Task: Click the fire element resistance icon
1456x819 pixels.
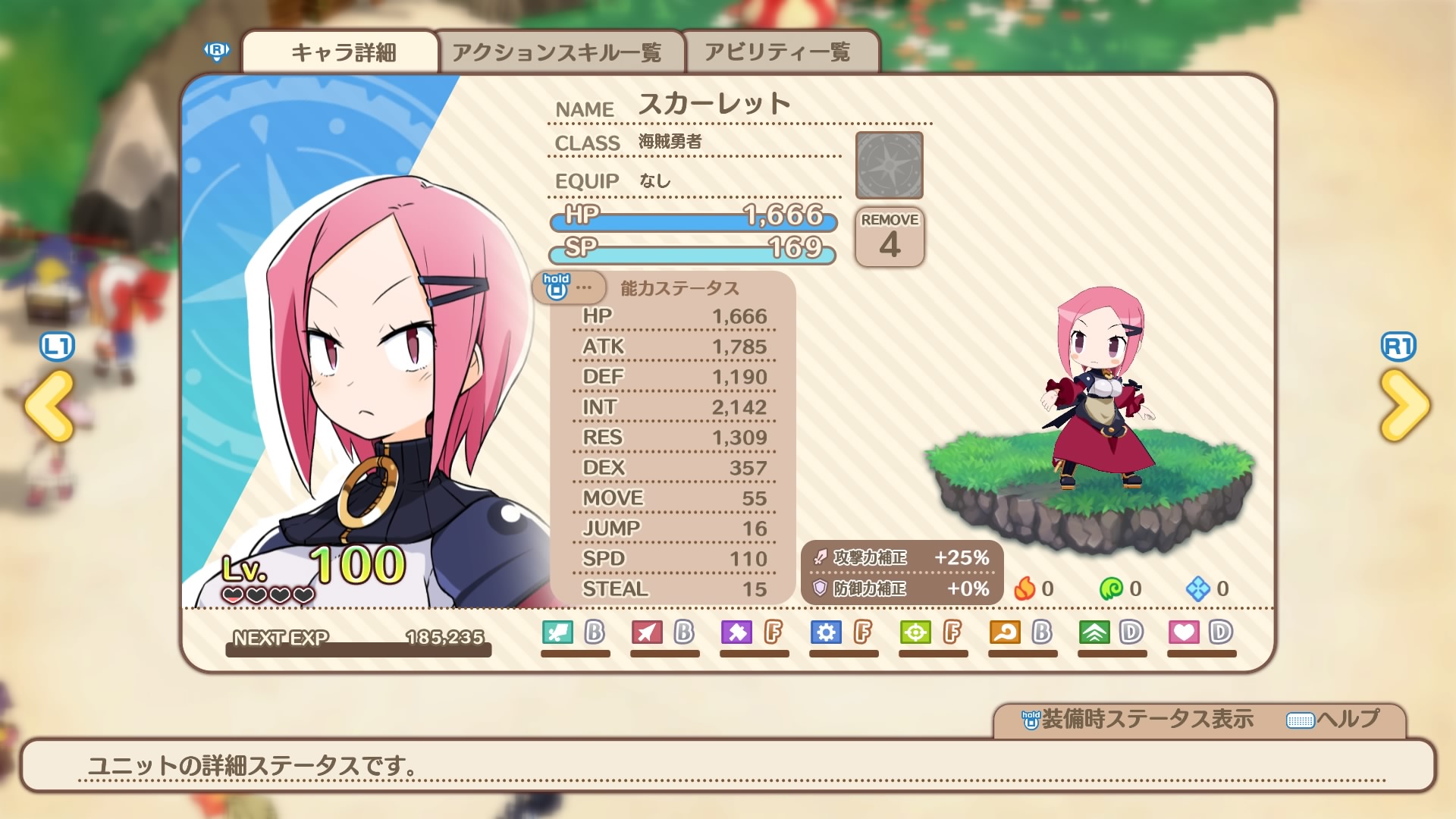Action: point(1025,588)
